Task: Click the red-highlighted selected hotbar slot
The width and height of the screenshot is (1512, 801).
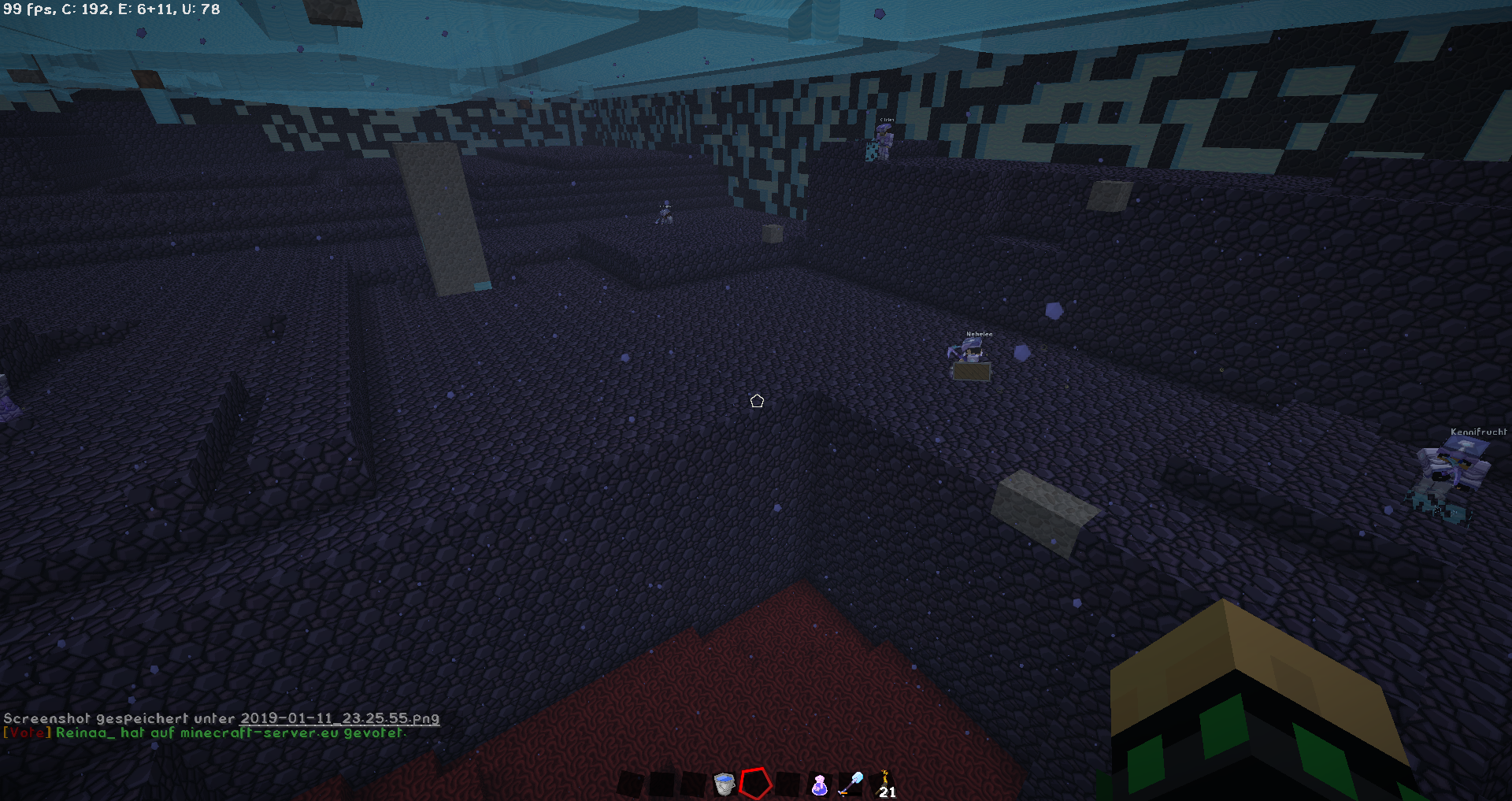Action: click(754, 784)
